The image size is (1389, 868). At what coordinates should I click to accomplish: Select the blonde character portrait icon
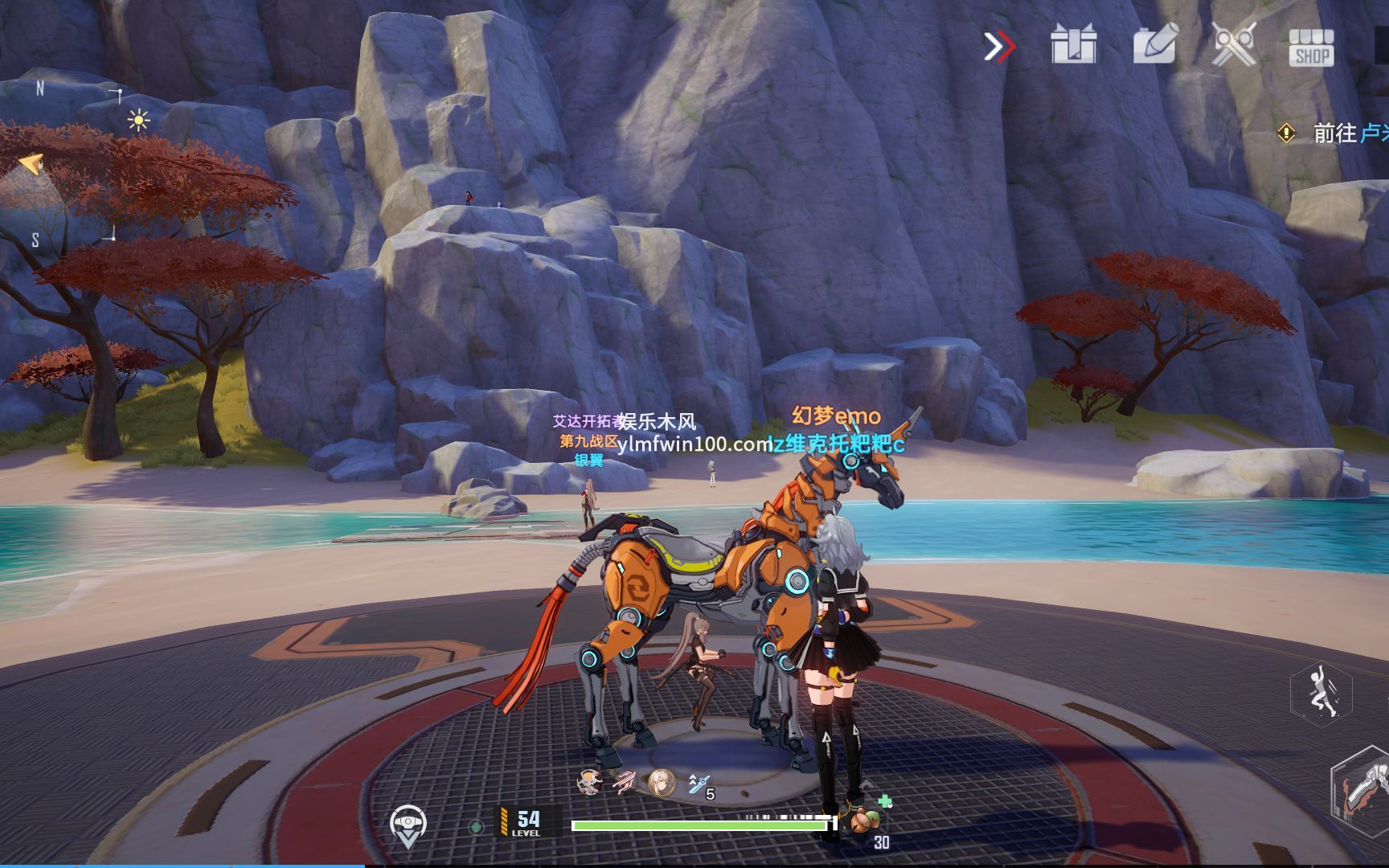662,782
